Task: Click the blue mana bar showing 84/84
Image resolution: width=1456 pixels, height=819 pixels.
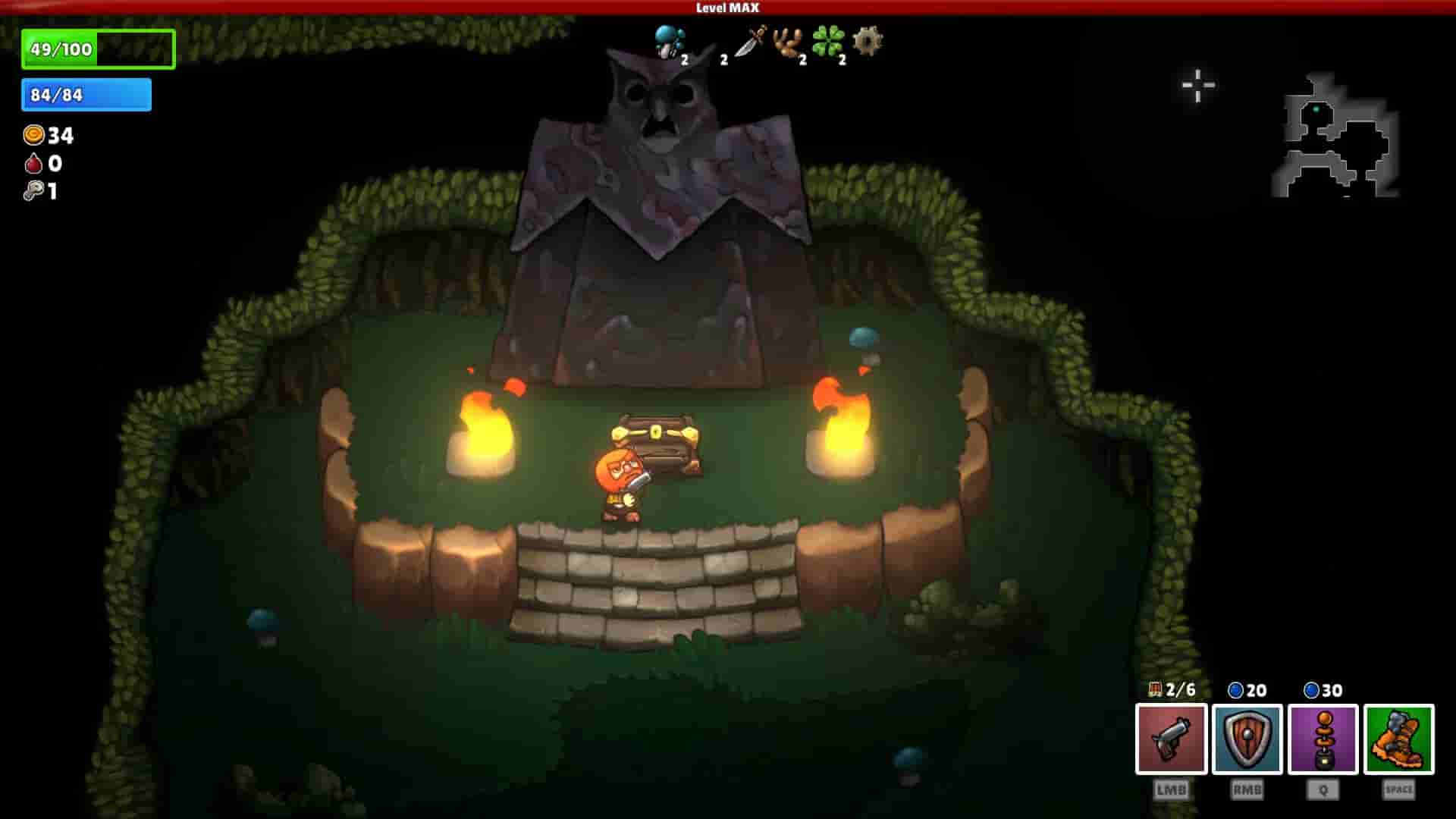Action: [86, 95]
